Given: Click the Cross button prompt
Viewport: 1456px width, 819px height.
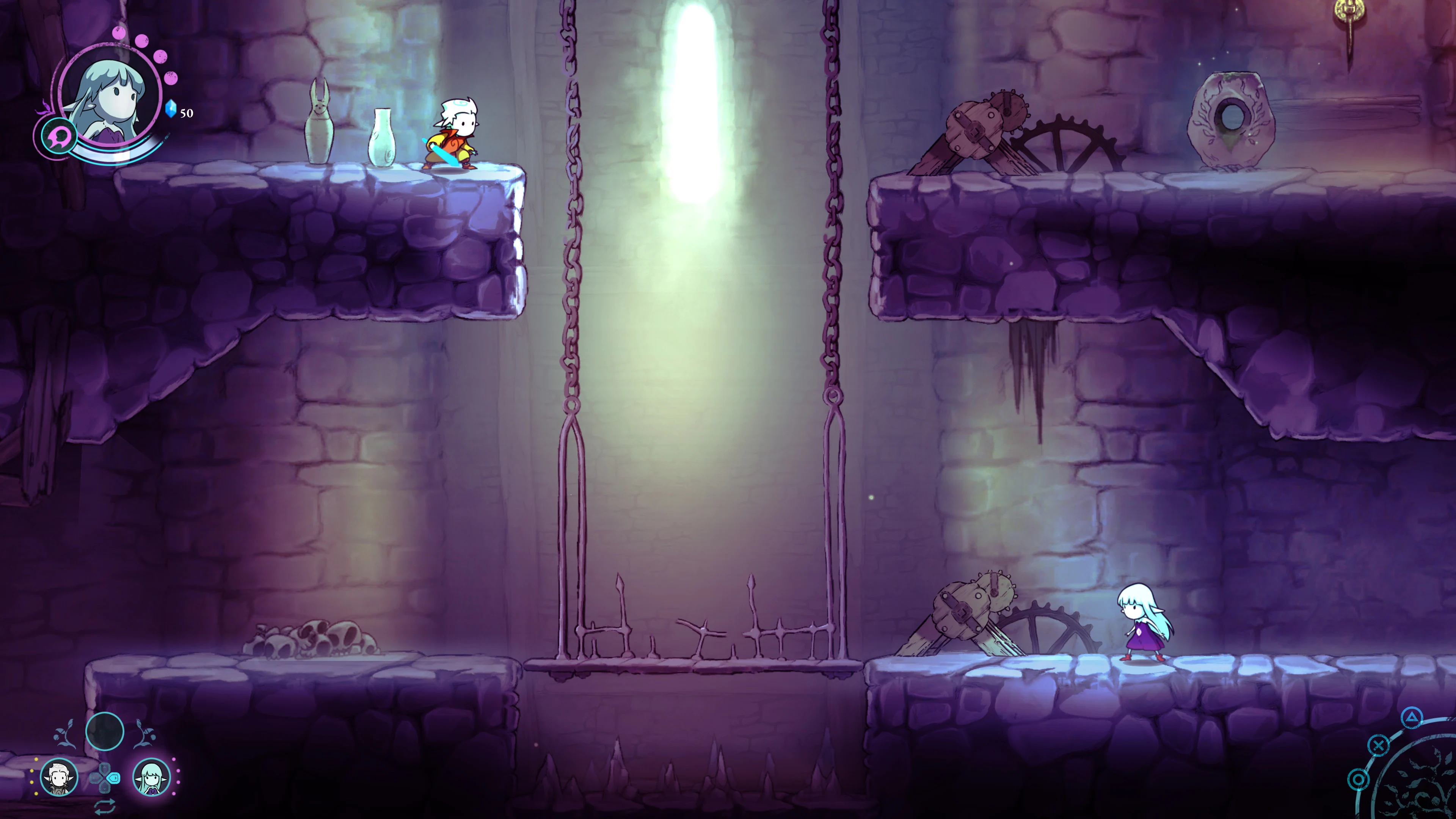Looking at the screenshot, I should point(1379,745).
